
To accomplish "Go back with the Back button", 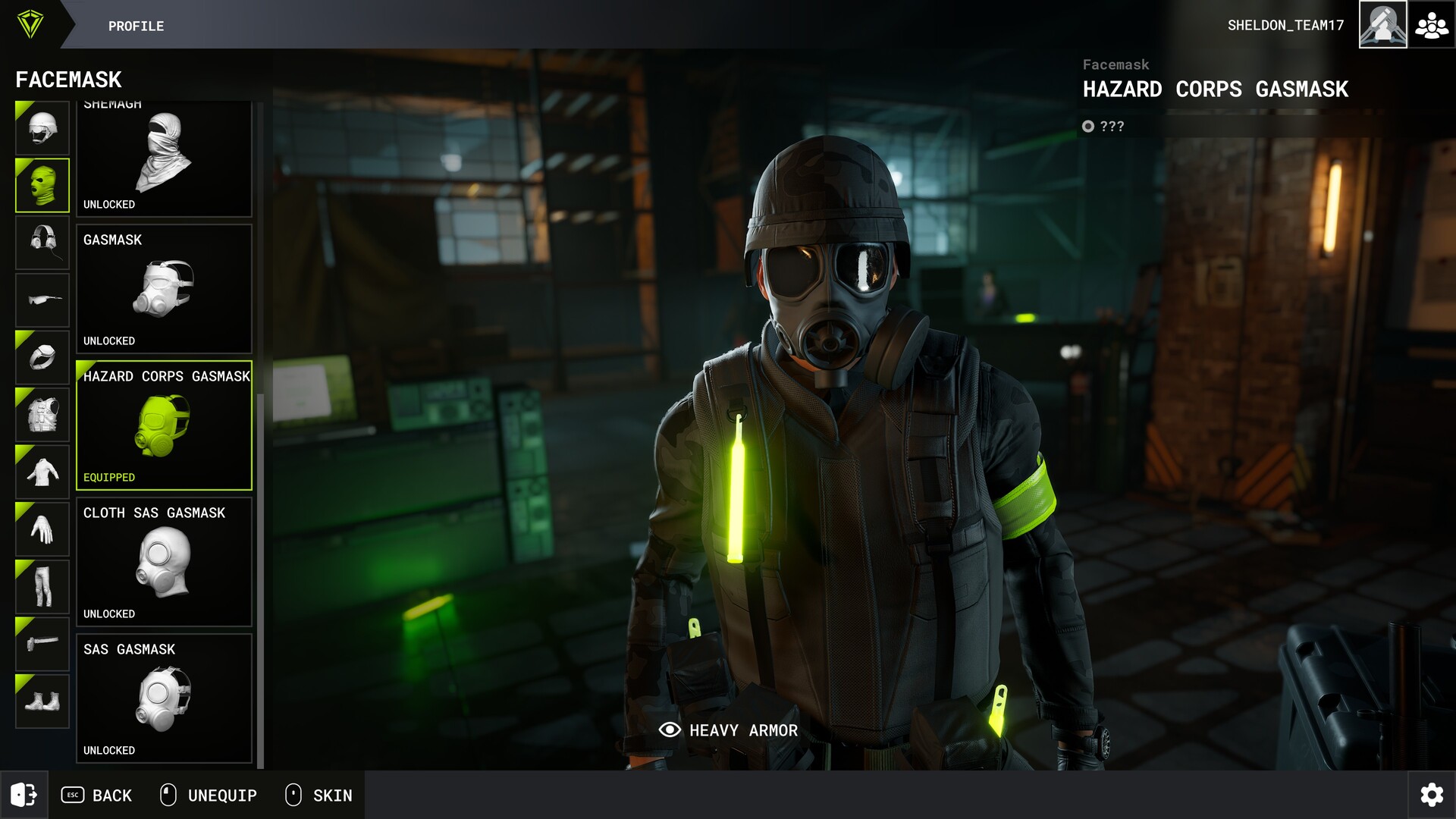I will click(97, 795).
